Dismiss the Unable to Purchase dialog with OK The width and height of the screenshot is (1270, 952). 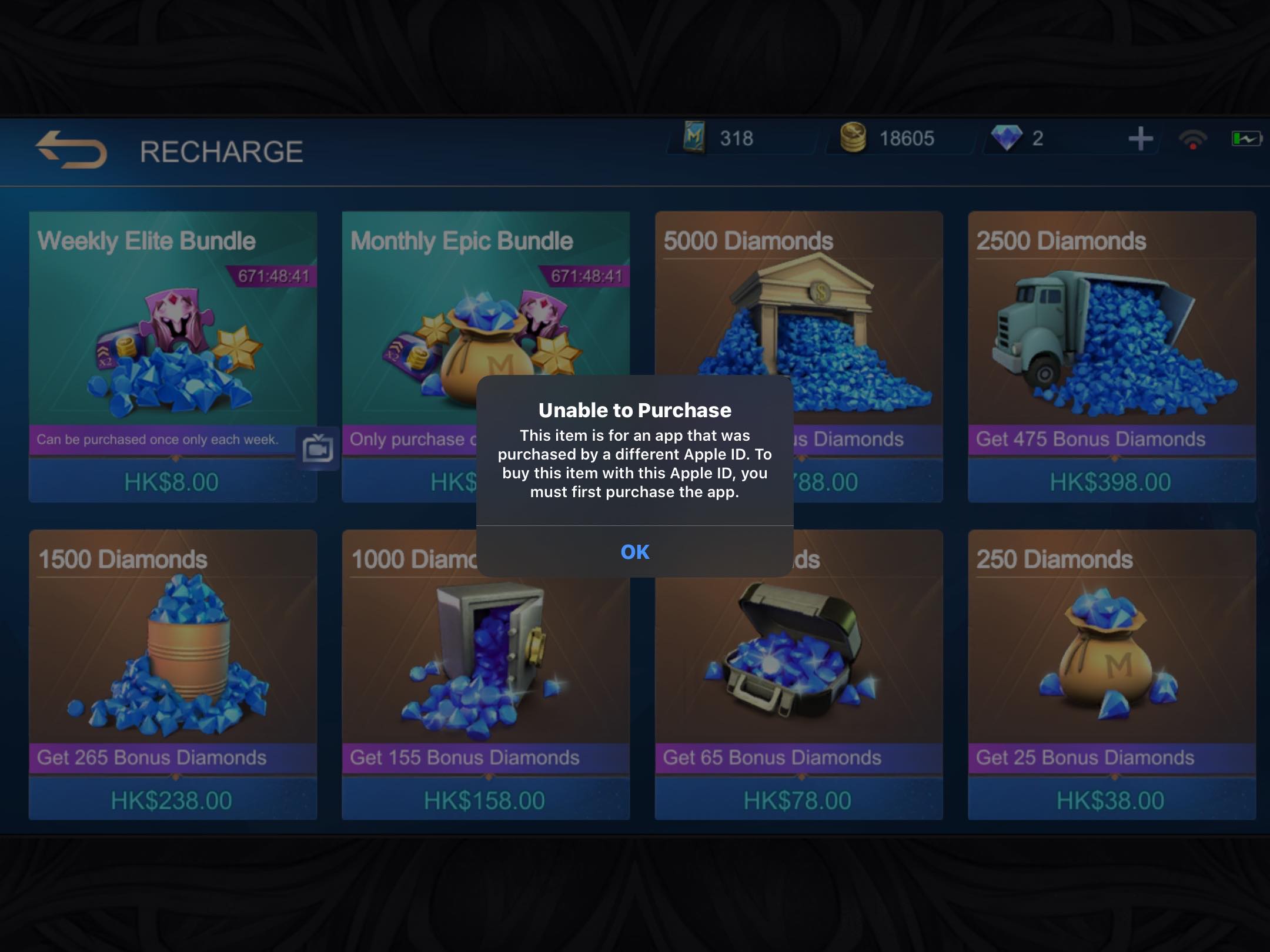tap(635, 552)
